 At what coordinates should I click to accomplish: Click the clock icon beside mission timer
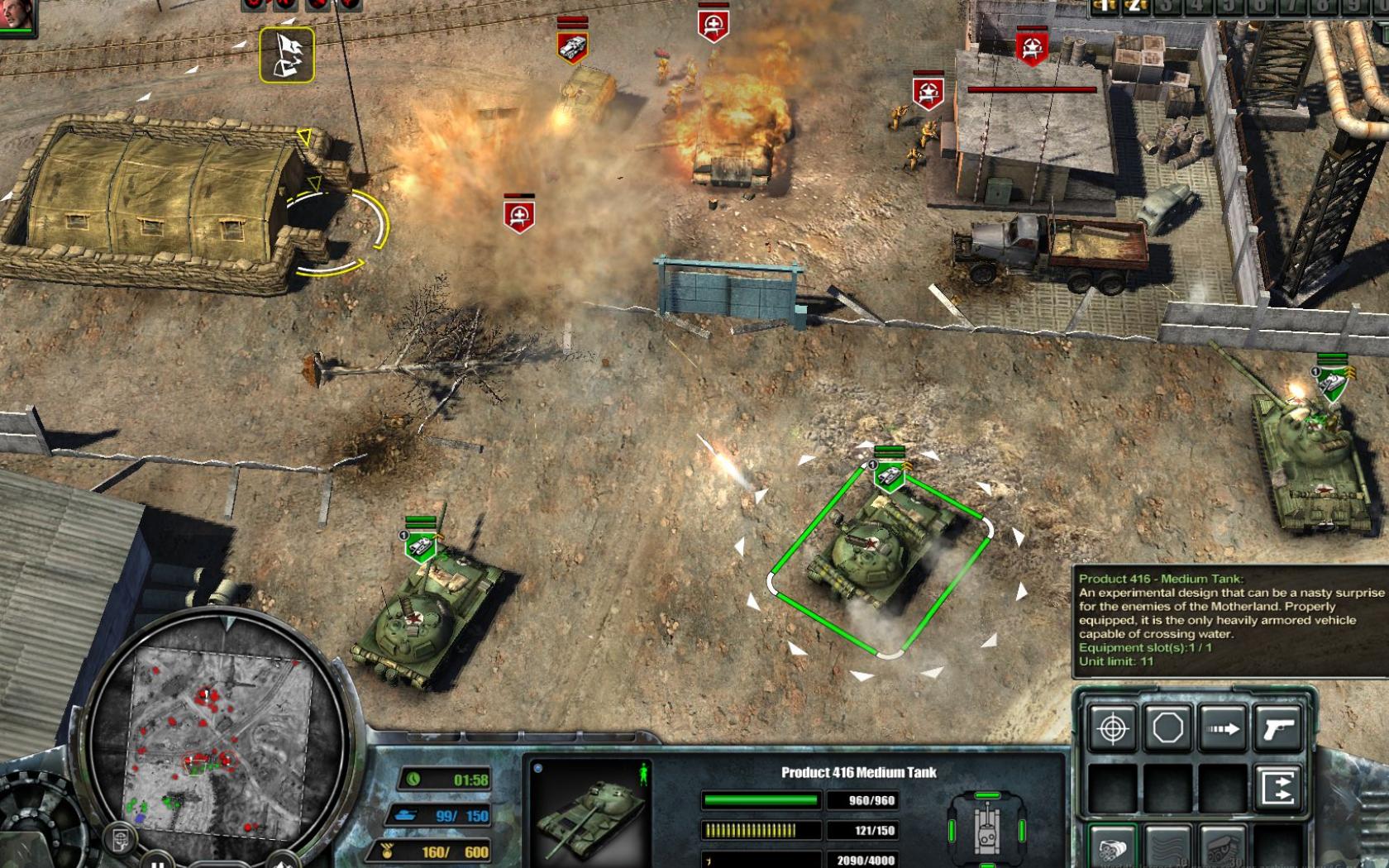pyautogui.click(x=413, y=779)
